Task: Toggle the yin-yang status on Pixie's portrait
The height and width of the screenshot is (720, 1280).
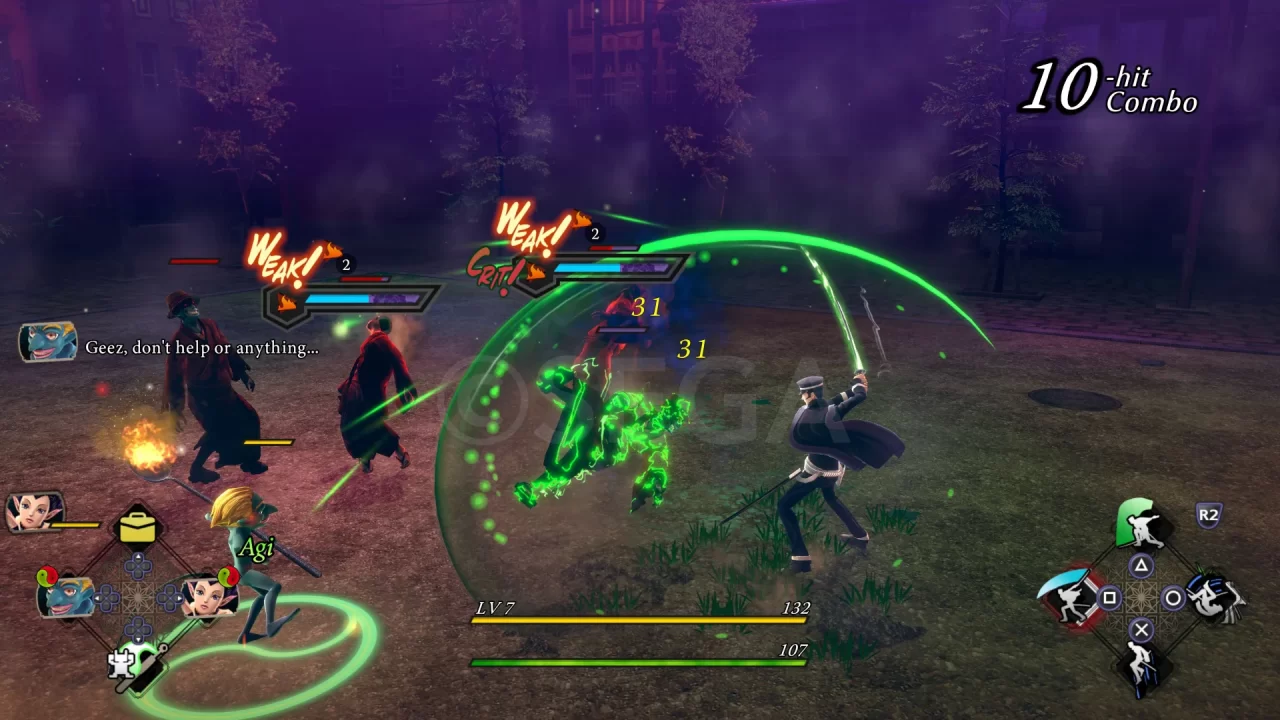Action: pyautogui.click(x=227, y=577)
